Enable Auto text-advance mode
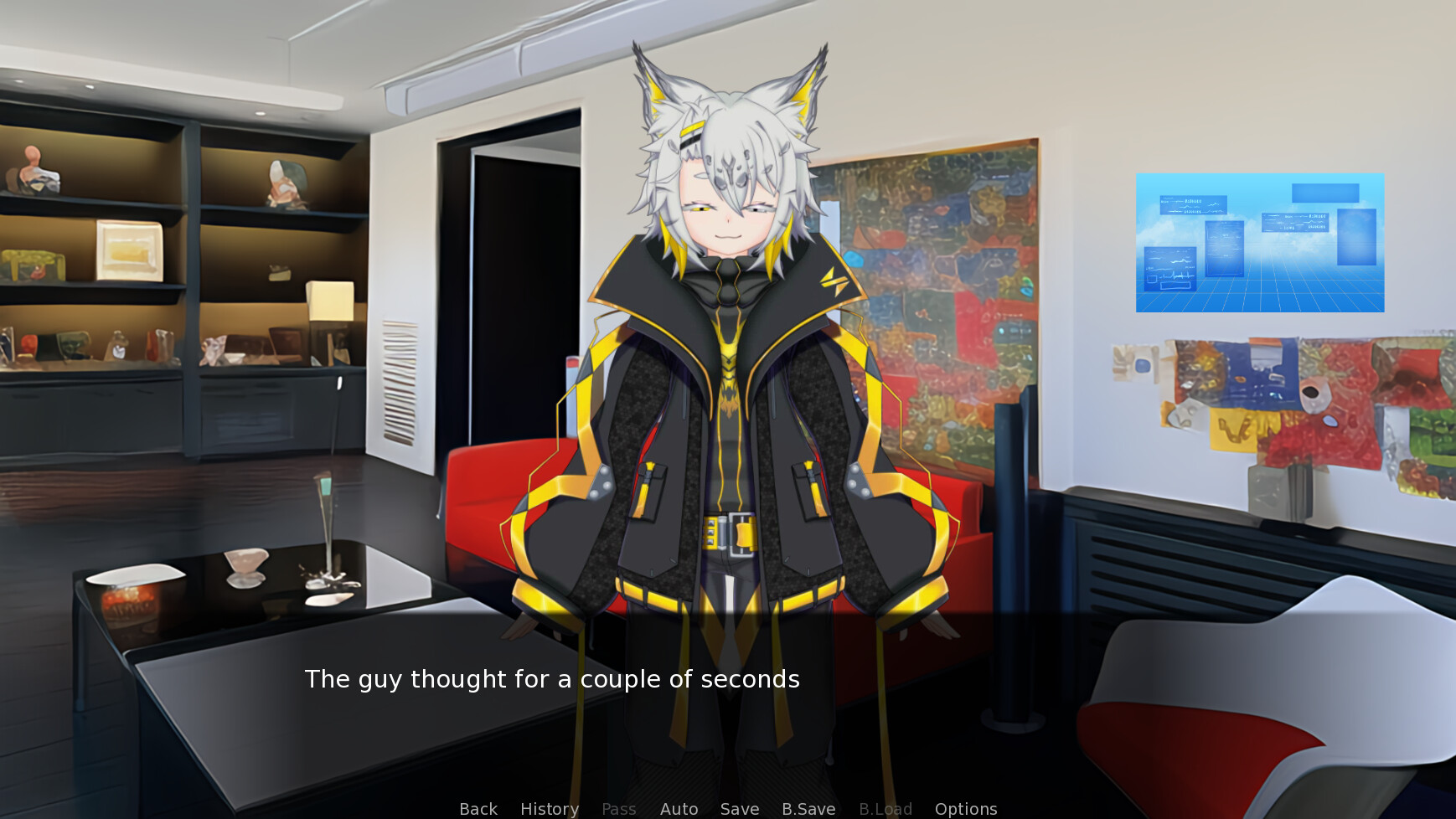This screenshot has width=1456, height=819. (x=679, y=808)
